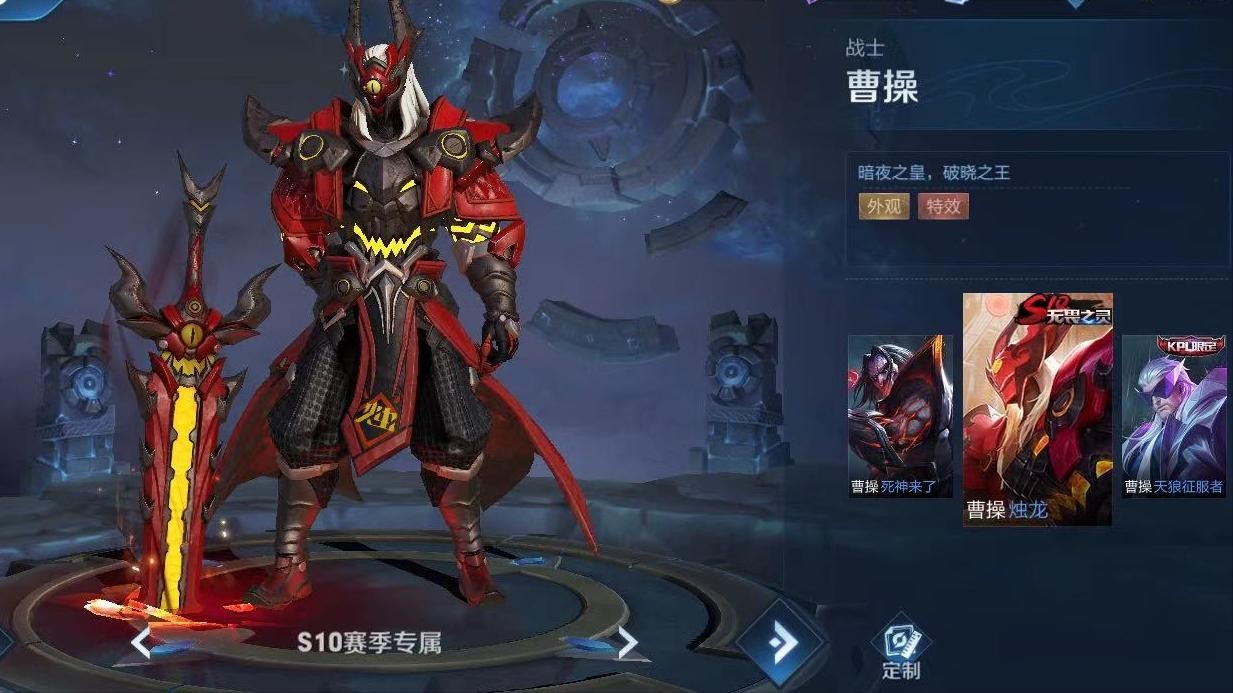The image size is (1233, 693).
Task: Tap the 特效 tag
Action: [x=943, y=206]
